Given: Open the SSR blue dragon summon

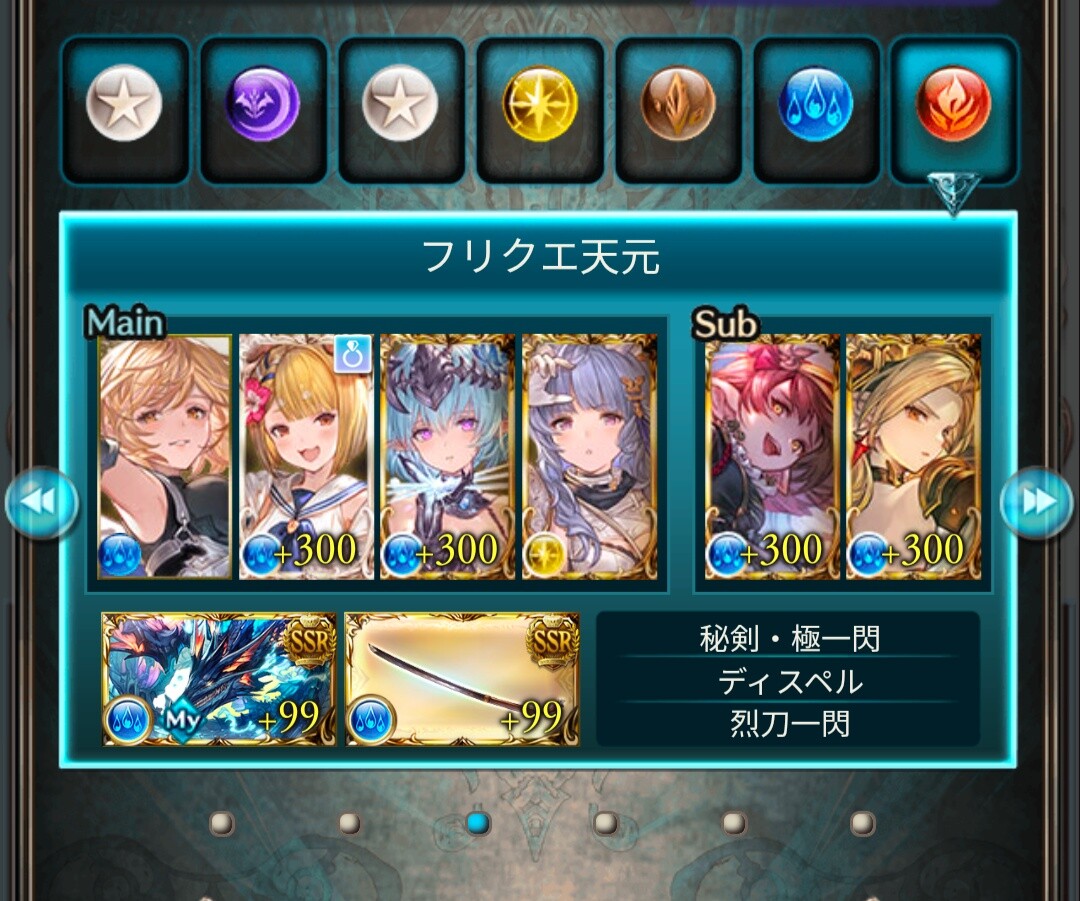Looking at the screenshot, I should point(219,680).
